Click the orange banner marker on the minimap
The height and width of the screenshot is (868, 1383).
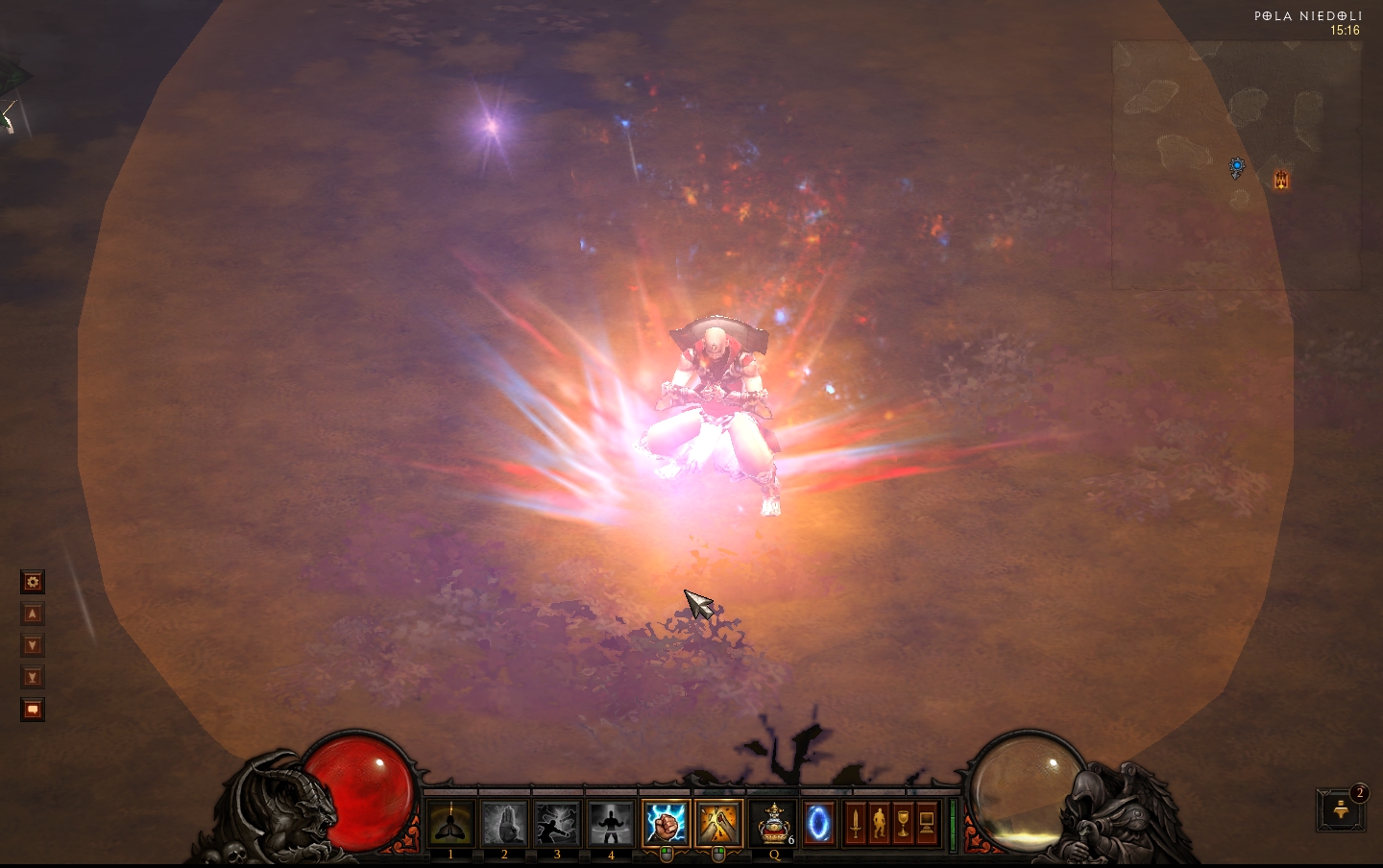[x=1280, y=179]
